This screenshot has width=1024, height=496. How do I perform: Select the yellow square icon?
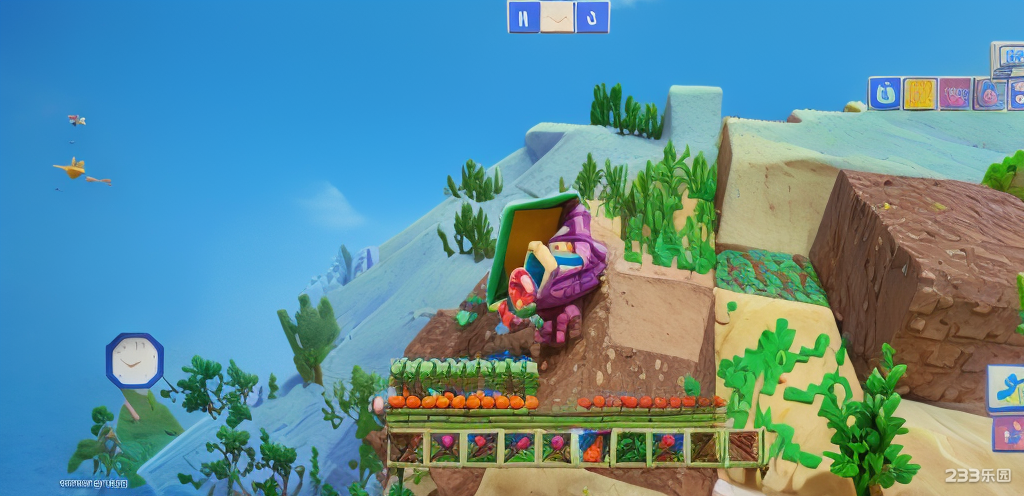[x=919, y=94]
